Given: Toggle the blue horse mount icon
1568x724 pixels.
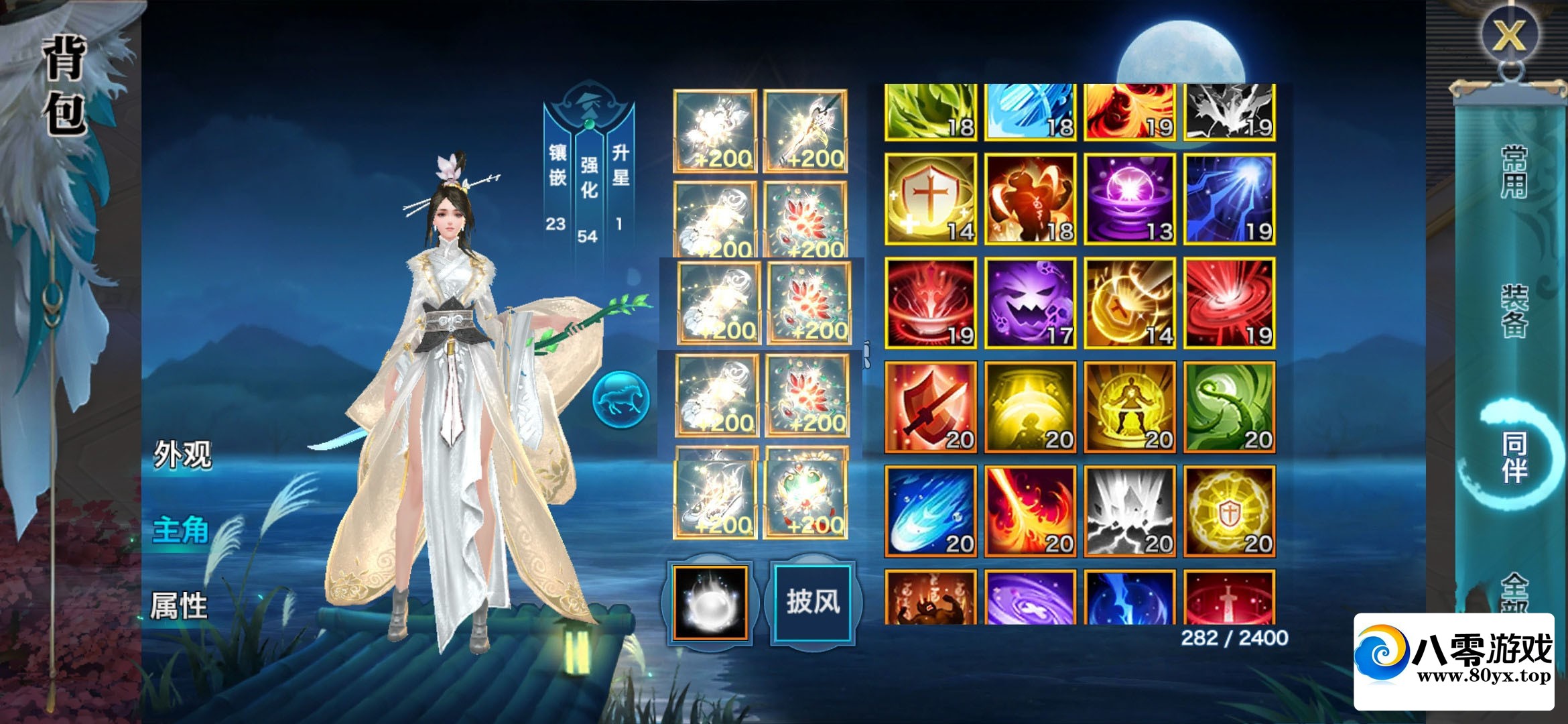Looking at the screenshot, I should pos(620,400).
